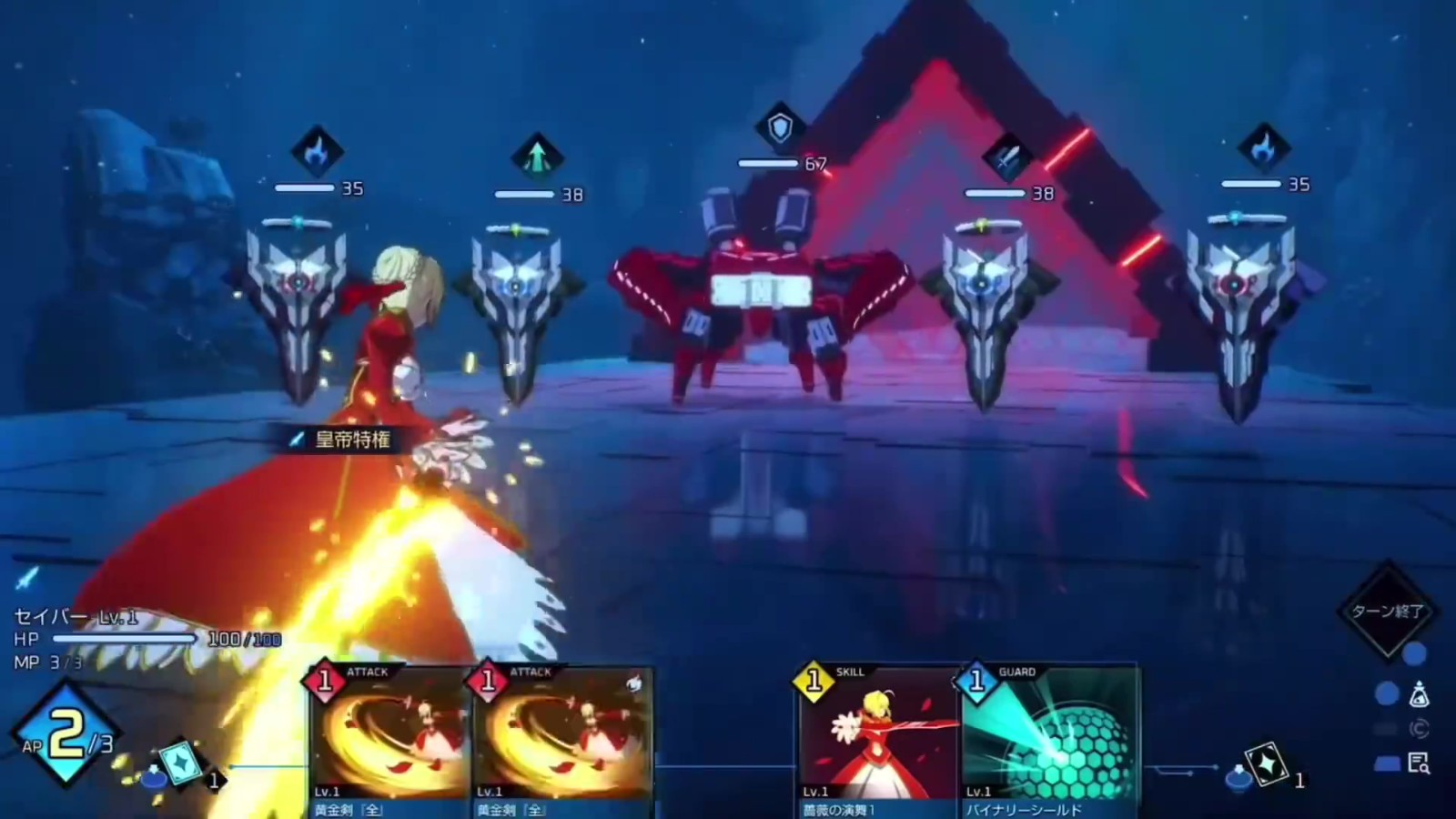Inspect the green up-arrow enemy intent icon
The height and width of the screenshot is (819, 1456).
pos(537,156)
